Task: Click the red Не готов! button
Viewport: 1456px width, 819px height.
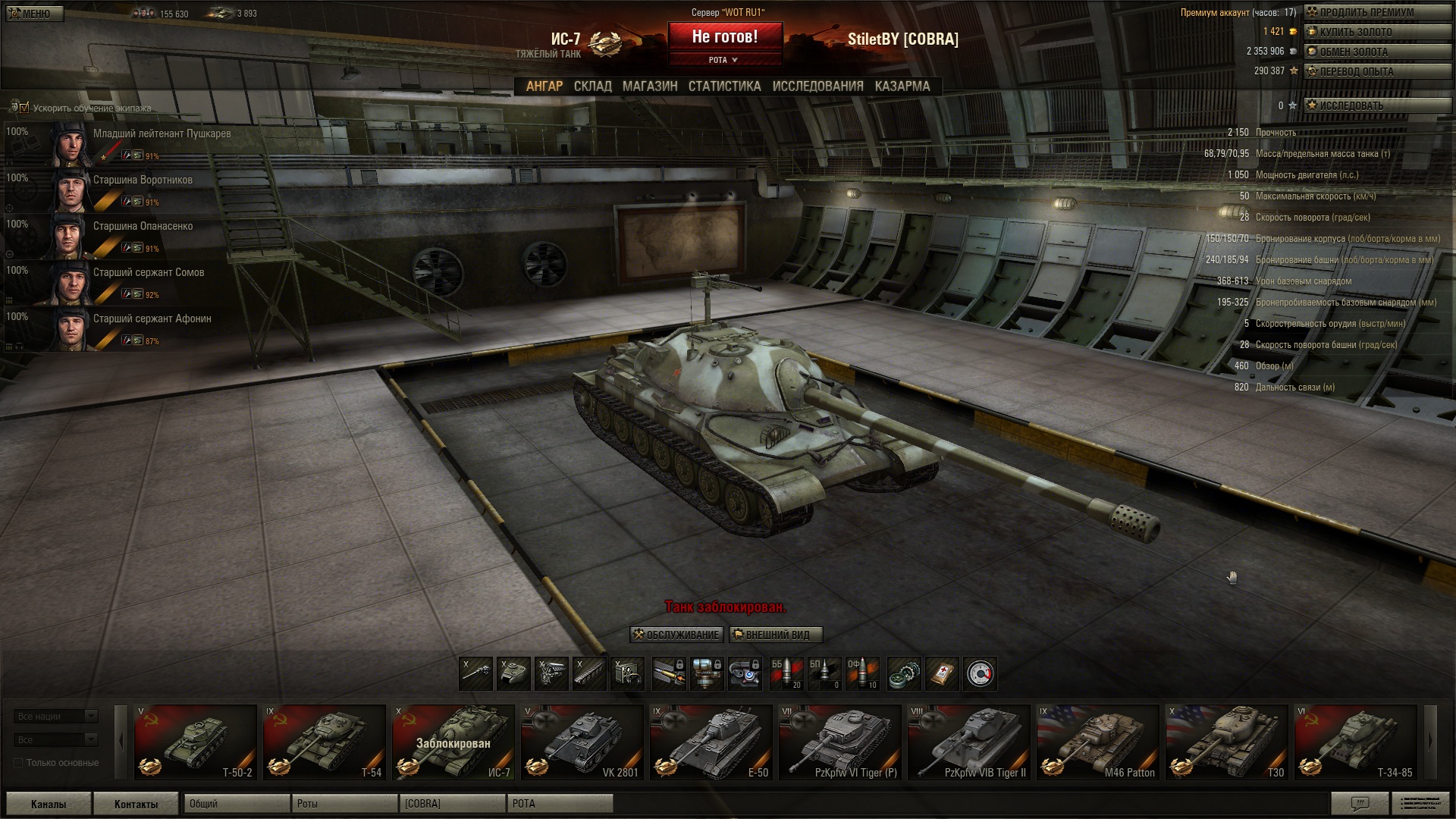Action: [724, 36]
